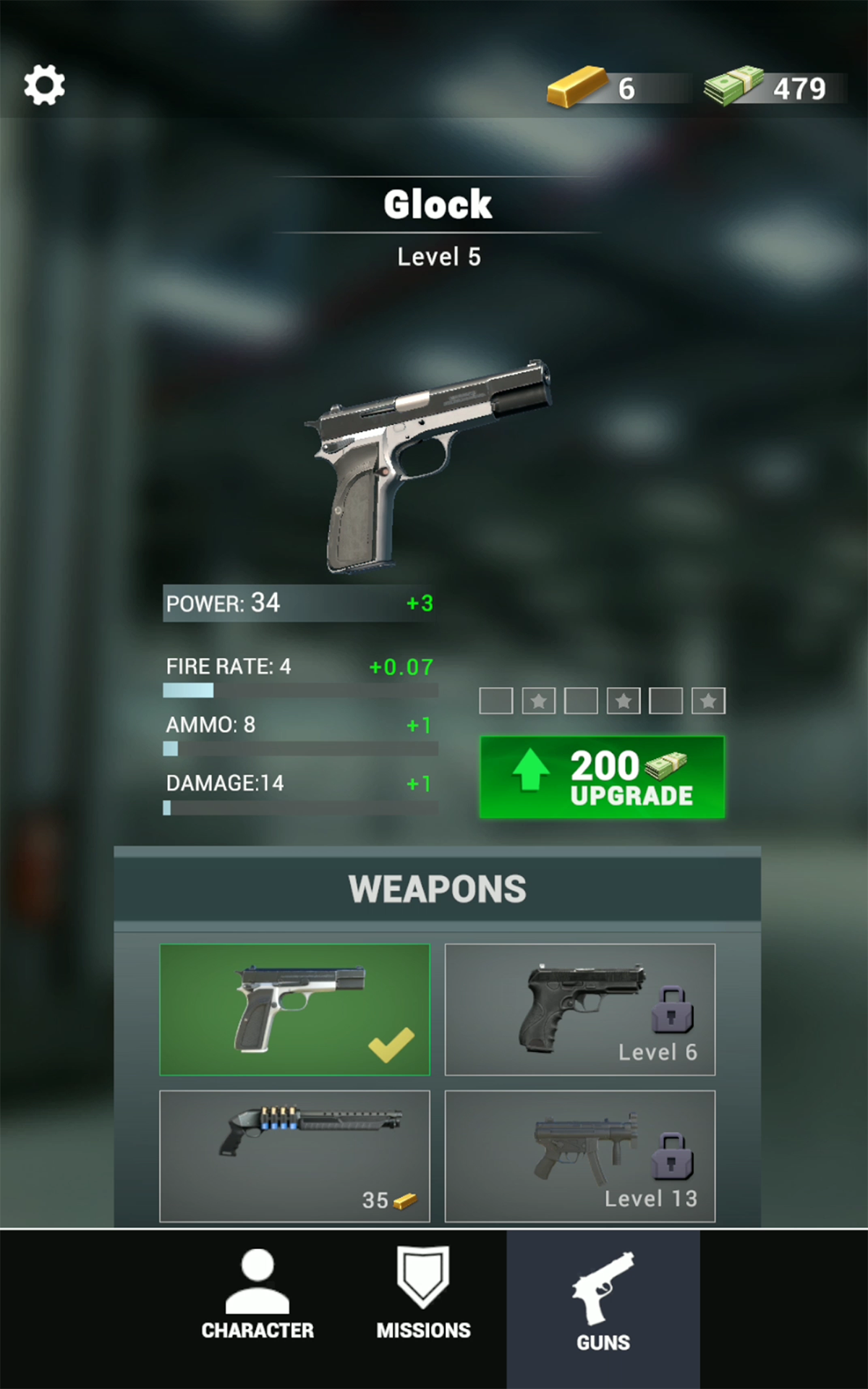Image resolution: width=868 pixels, height=1389 pixels.
Task: Upgrade the Glock for 200 cash
Action: 602,777
